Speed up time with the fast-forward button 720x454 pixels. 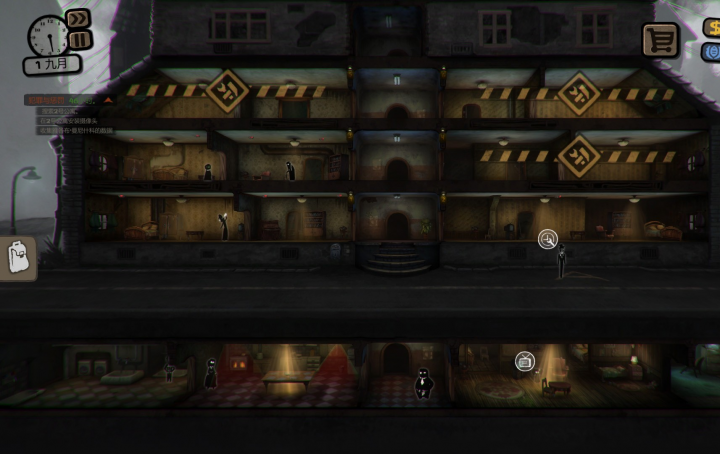(x=78, y=19)
